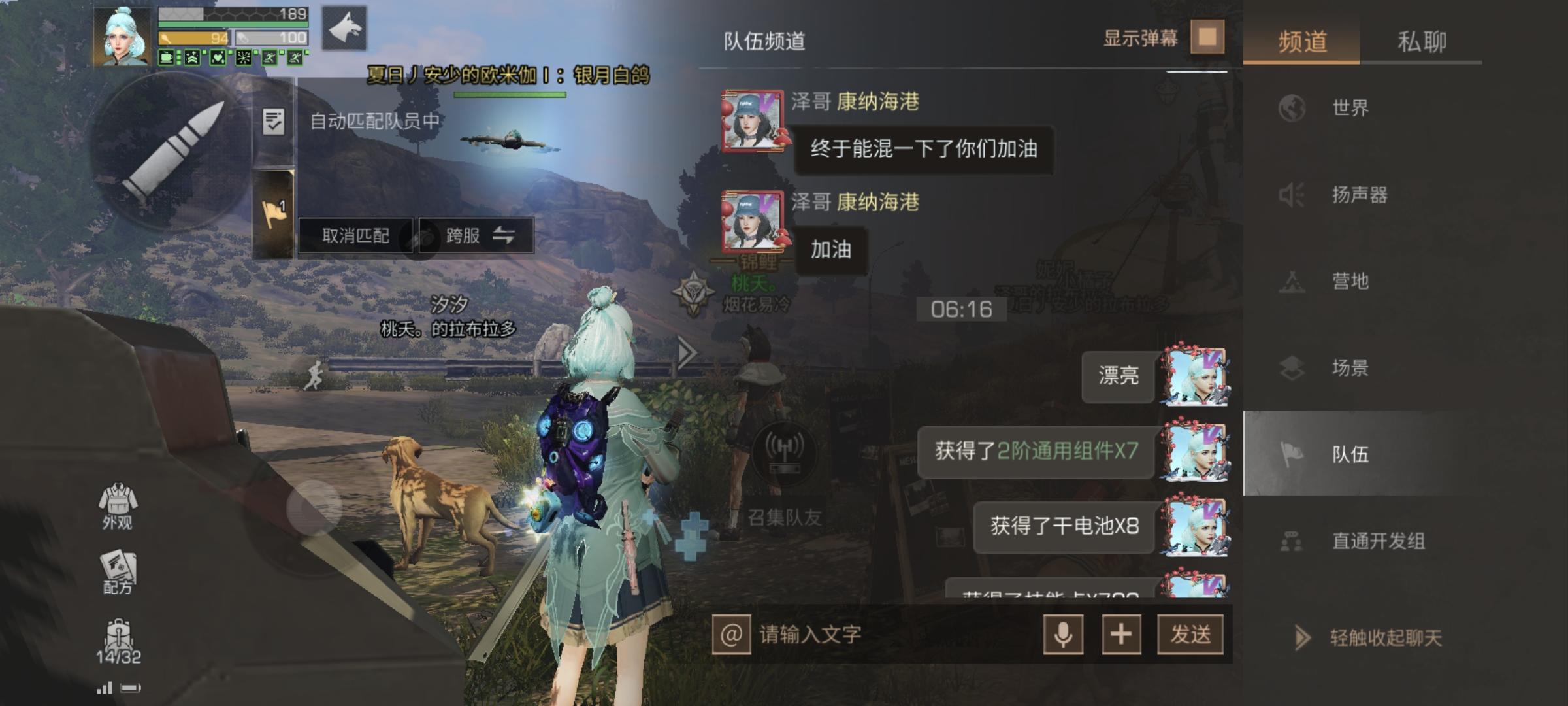Open the 配方 recipe panel

coord(116,569)
